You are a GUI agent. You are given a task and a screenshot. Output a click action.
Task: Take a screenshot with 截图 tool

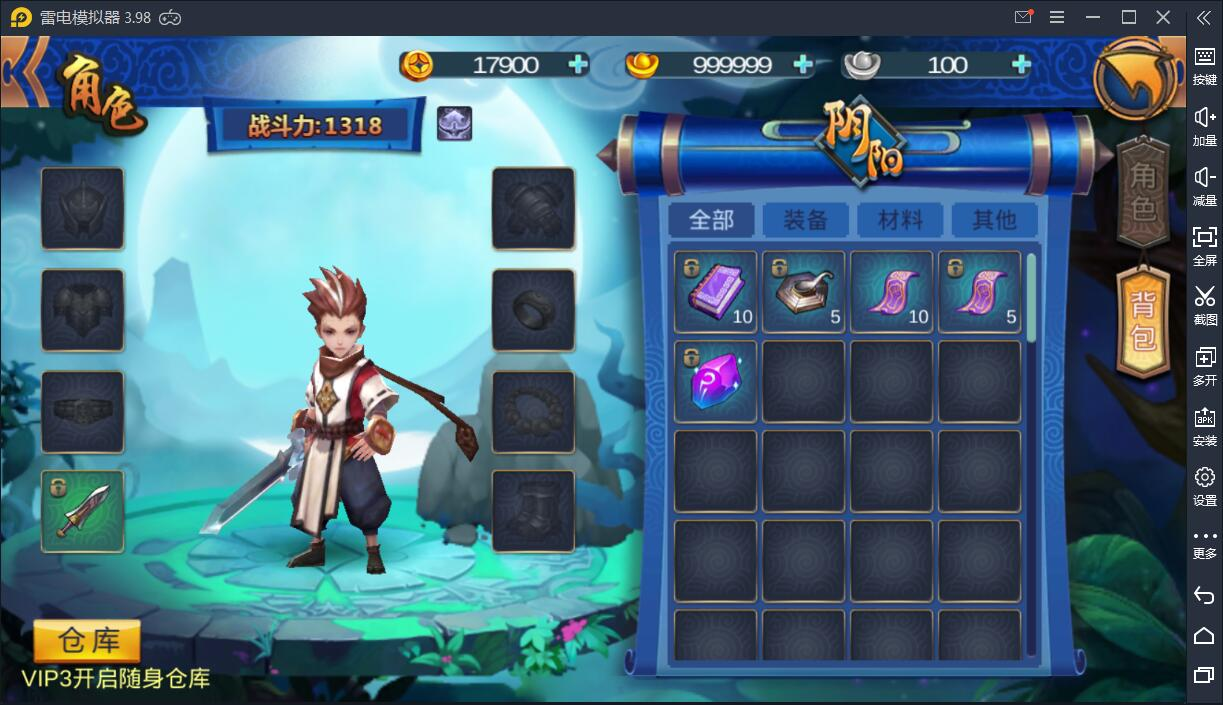pos(1204,304)
